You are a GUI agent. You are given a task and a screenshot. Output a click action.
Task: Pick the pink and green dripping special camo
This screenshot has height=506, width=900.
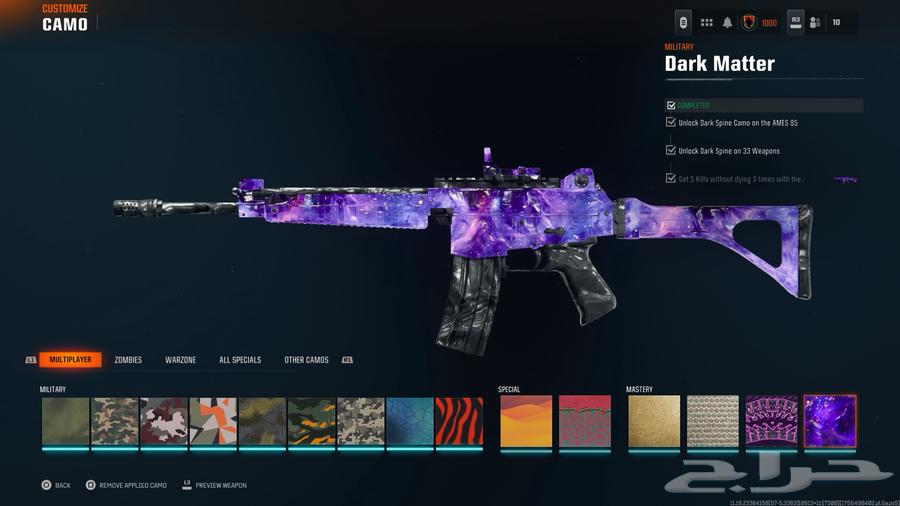[585, 421]
